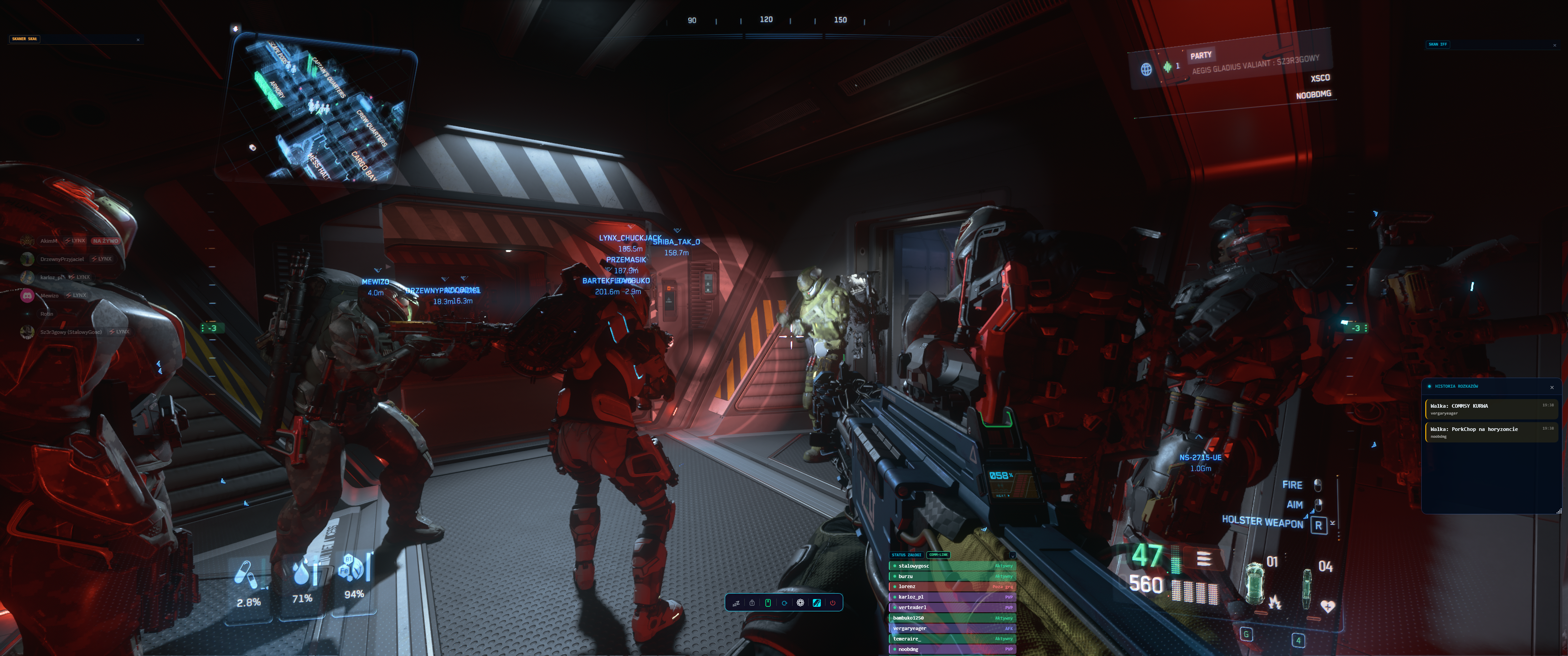Image resolution: width=1568 pixels, height=656 pixels.
Task: Close the Skaner Skał panel
Action: tap(138, 40)
